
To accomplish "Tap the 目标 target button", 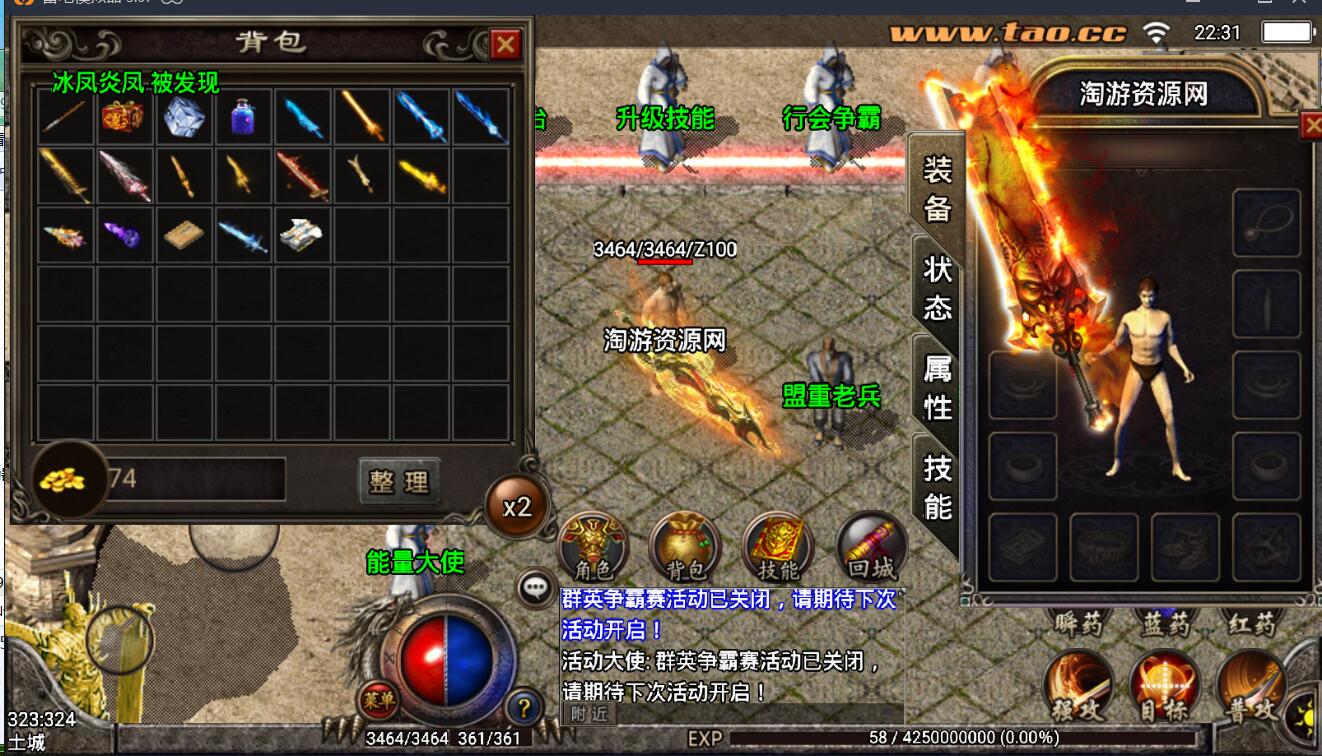I will pyautogui.click(x=1164, y=686).
